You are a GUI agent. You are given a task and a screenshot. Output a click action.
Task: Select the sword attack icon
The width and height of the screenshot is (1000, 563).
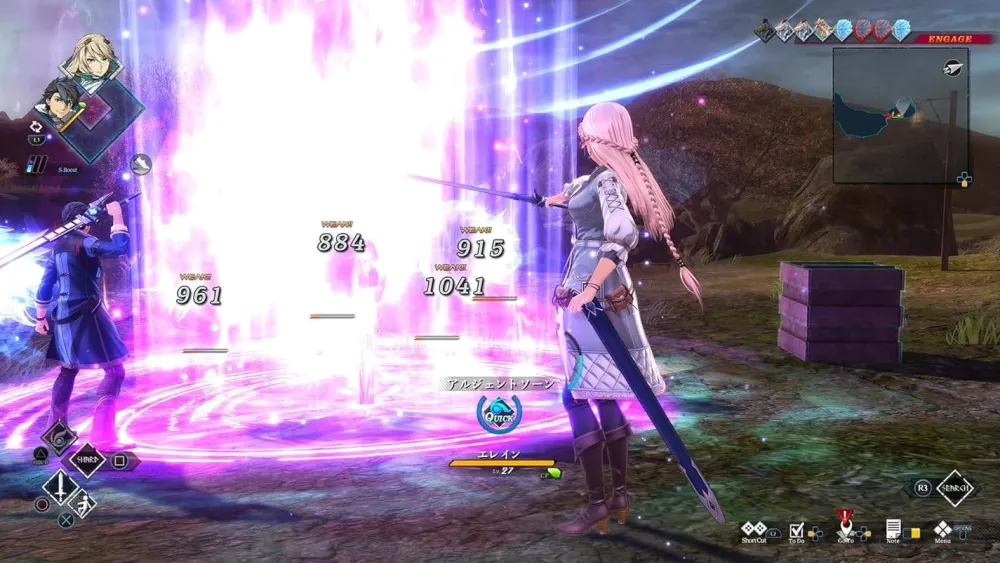[x=61, y=489]
